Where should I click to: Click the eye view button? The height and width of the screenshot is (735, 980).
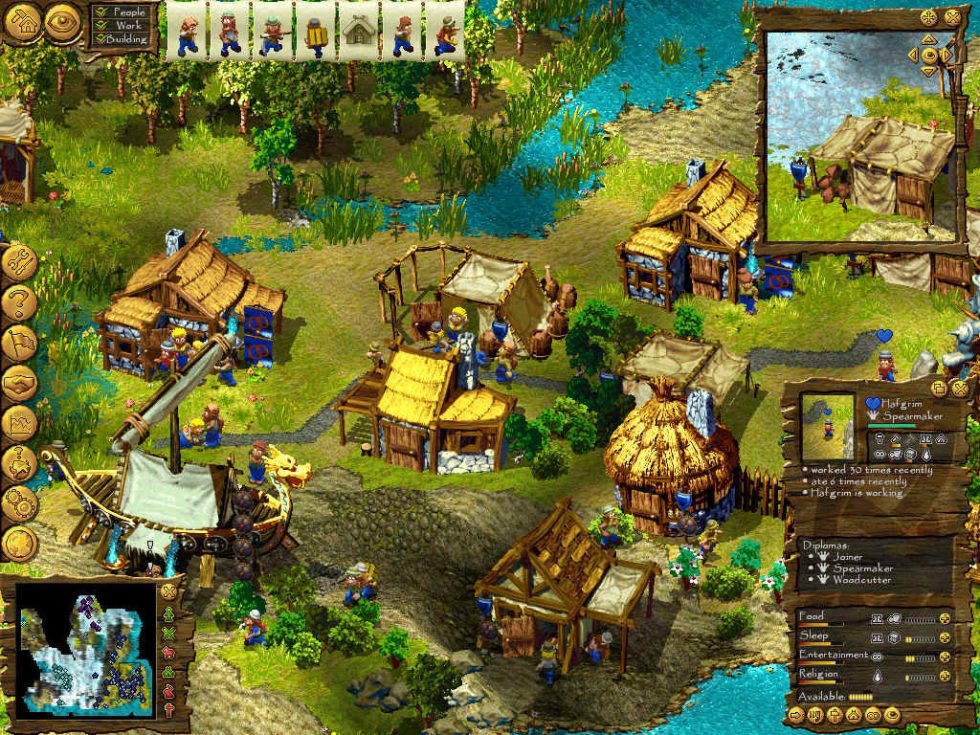coord(63,19)
